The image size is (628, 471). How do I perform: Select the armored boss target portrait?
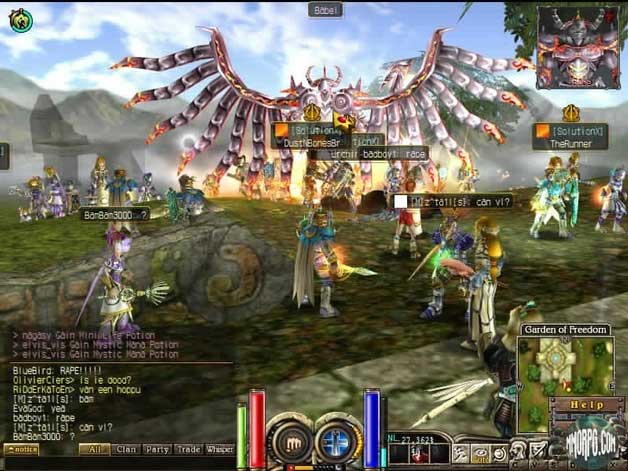(x=577, y=47)
